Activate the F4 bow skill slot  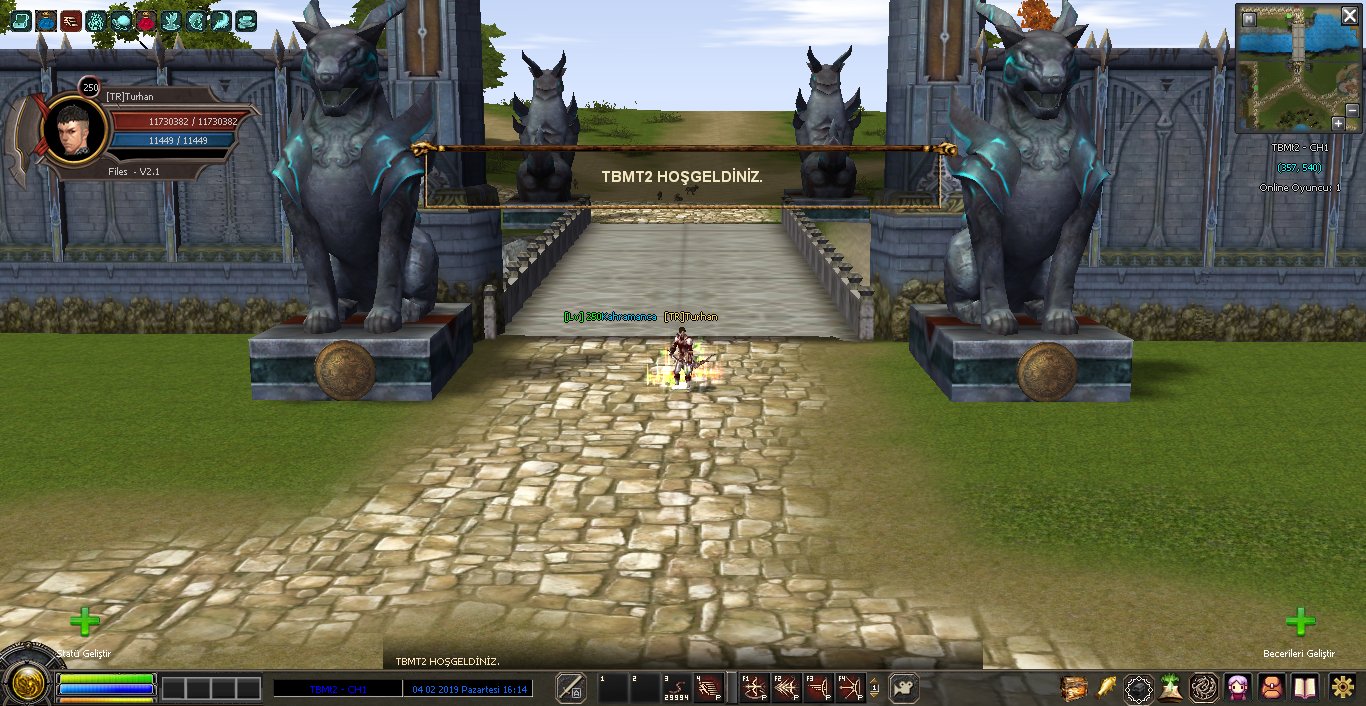coord(850,688)
